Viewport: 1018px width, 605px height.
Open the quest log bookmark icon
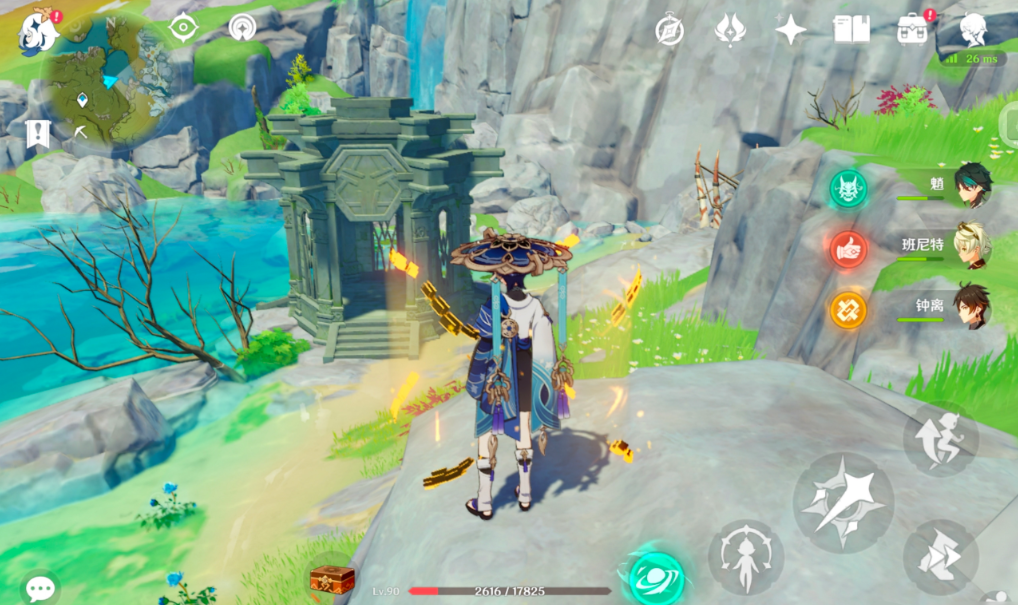[38, 134]
